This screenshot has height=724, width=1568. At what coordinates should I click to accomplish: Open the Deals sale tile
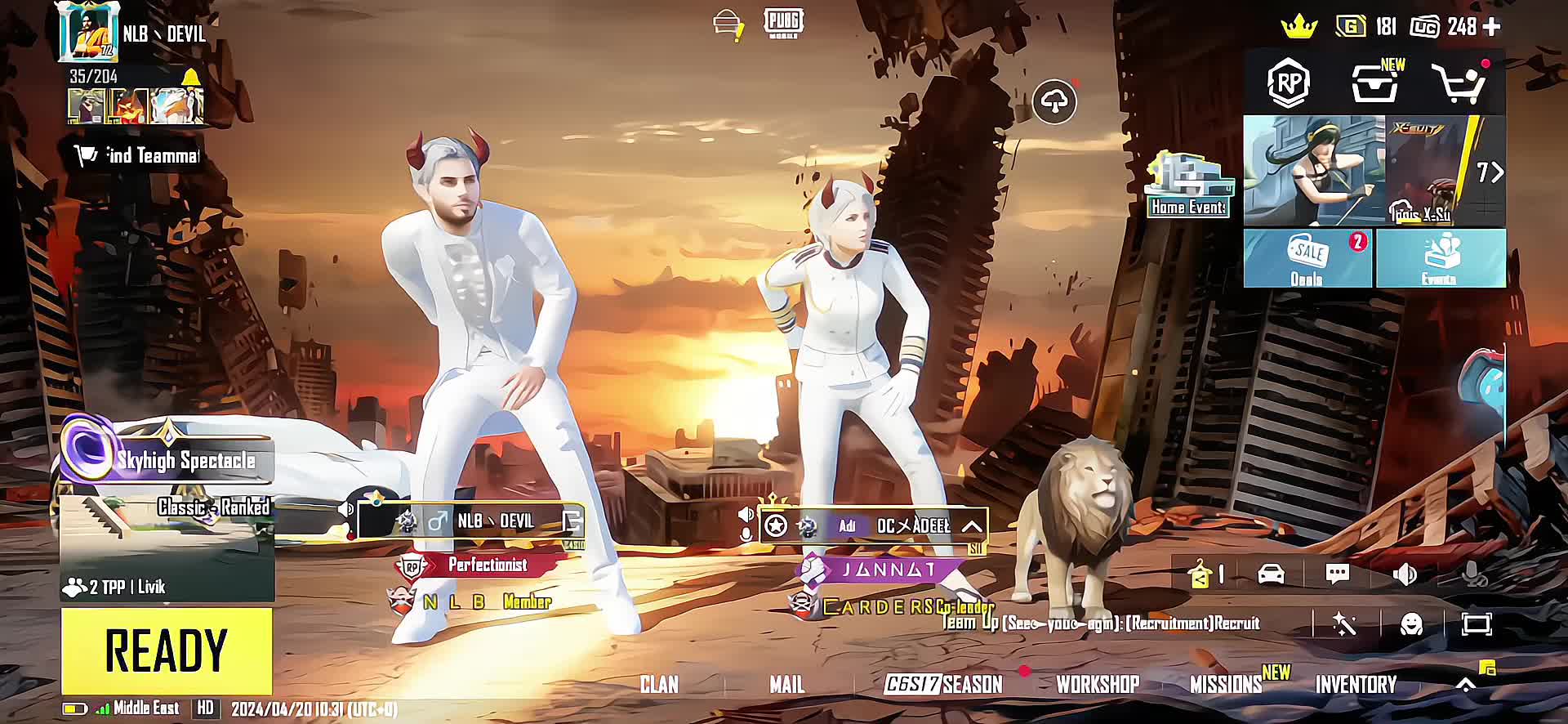pyautogui.click(x=1307, y=258)
